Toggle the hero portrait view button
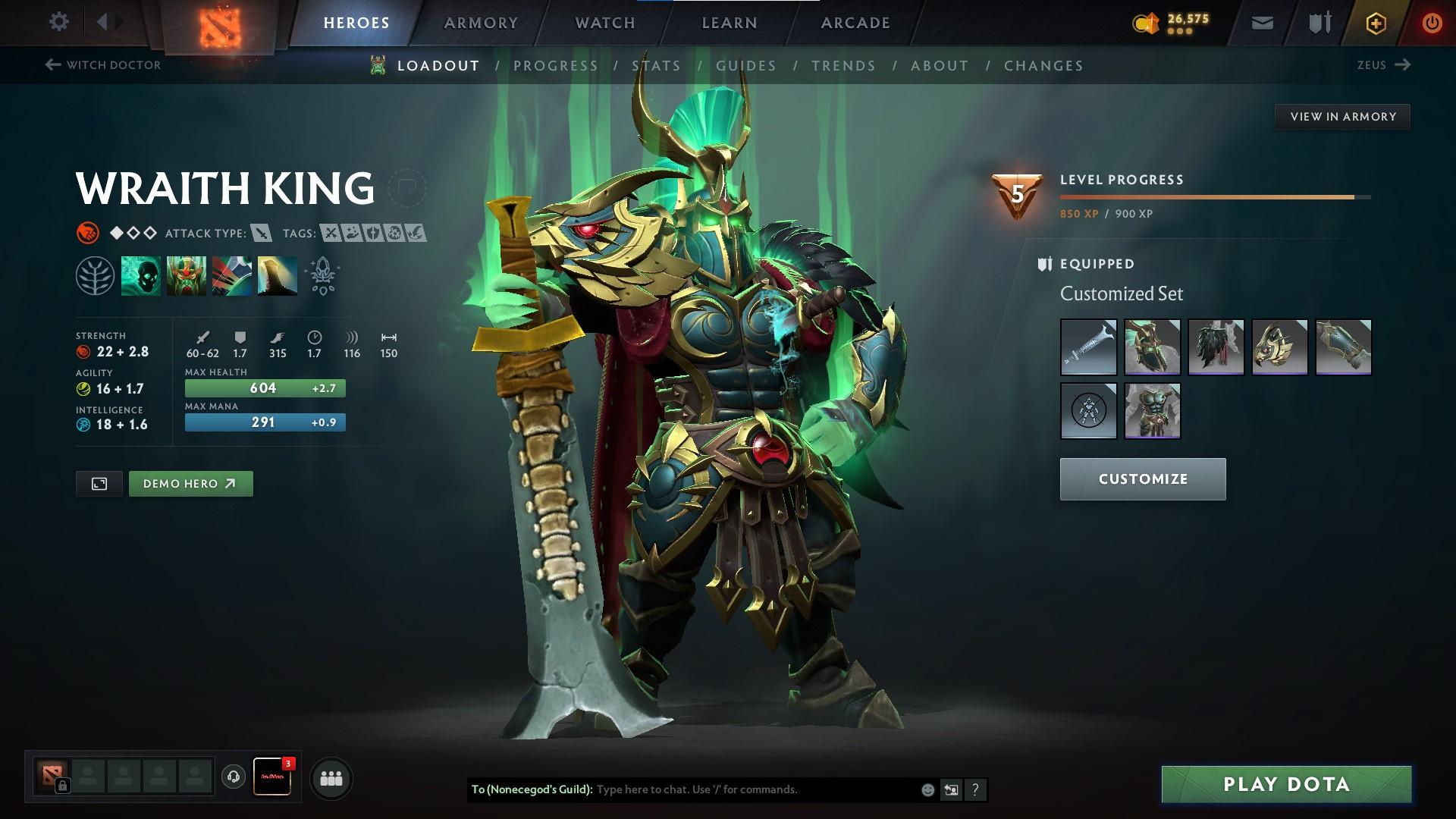Image resolution: width=1456 pixels, height=819 pixels. coord(99,483)
